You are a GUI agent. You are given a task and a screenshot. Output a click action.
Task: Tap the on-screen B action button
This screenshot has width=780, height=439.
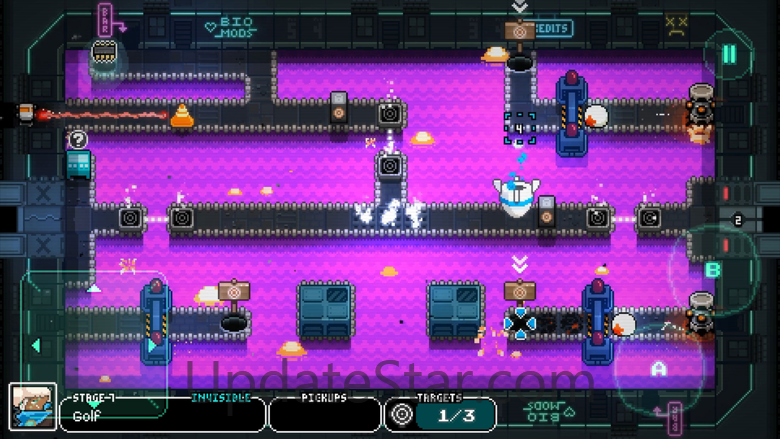pyautogui.click(x=712, y=270)
